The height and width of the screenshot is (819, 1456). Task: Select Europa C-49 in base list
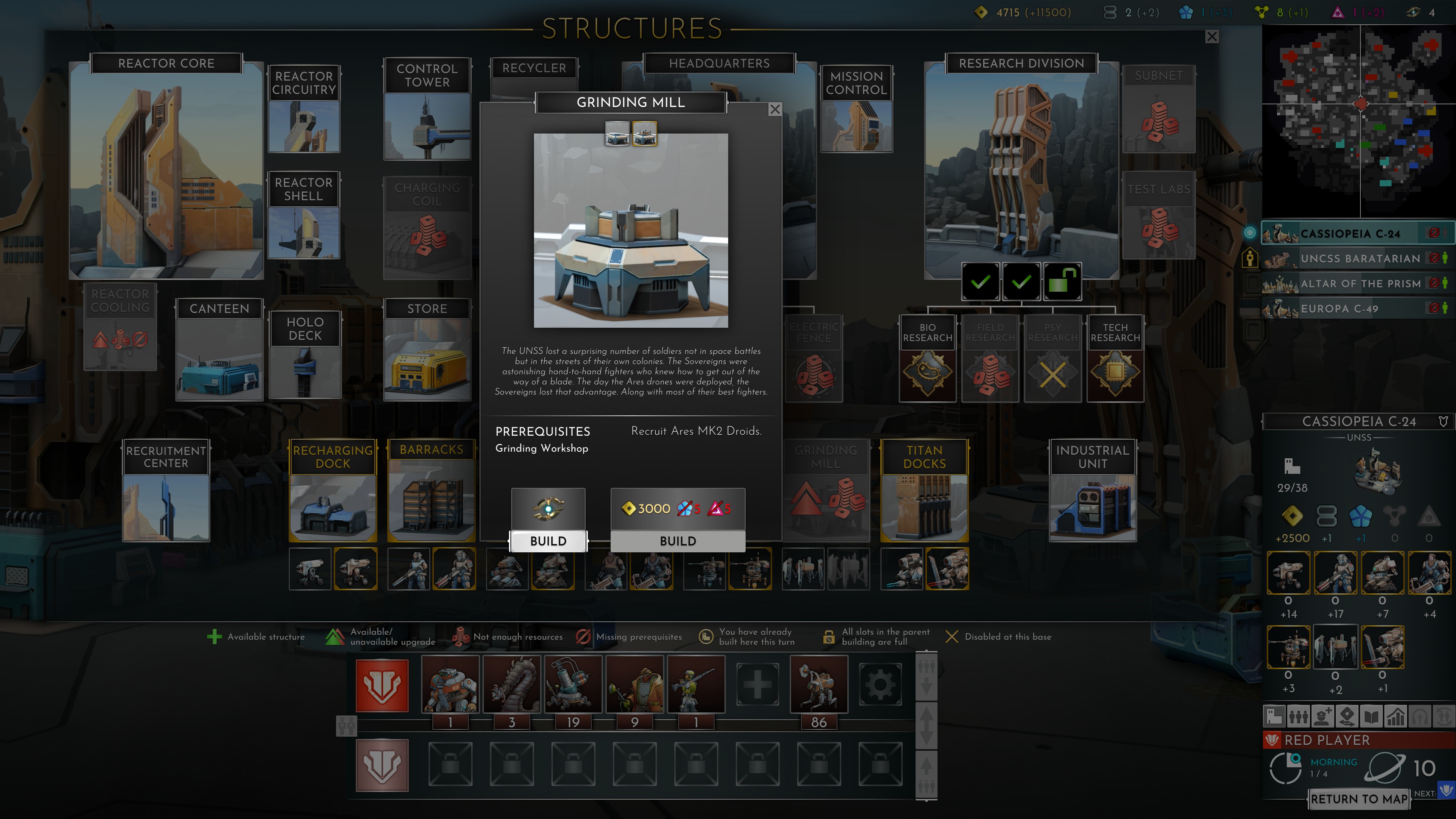click(1340, 309)
